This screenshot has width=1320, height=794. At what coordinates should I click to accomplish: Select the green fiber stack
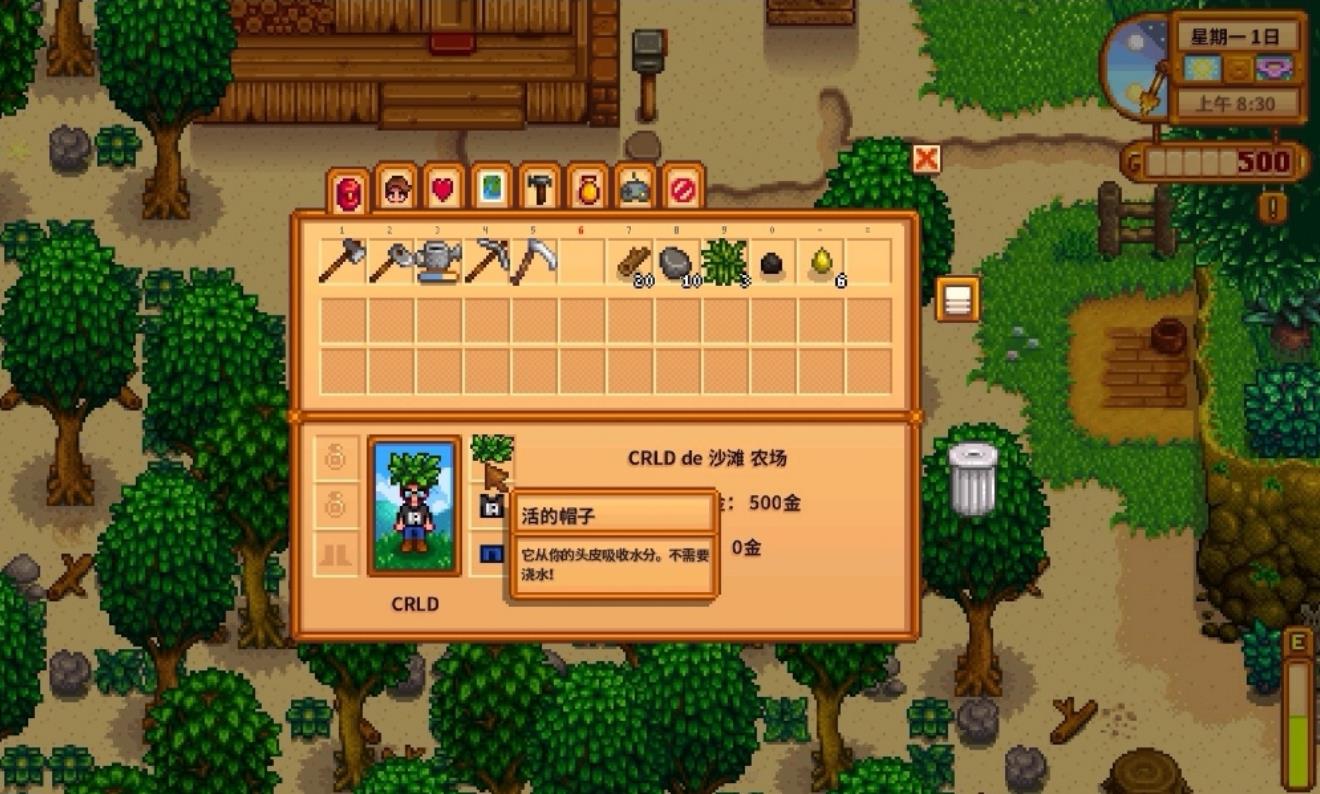[x=725, y=263]
